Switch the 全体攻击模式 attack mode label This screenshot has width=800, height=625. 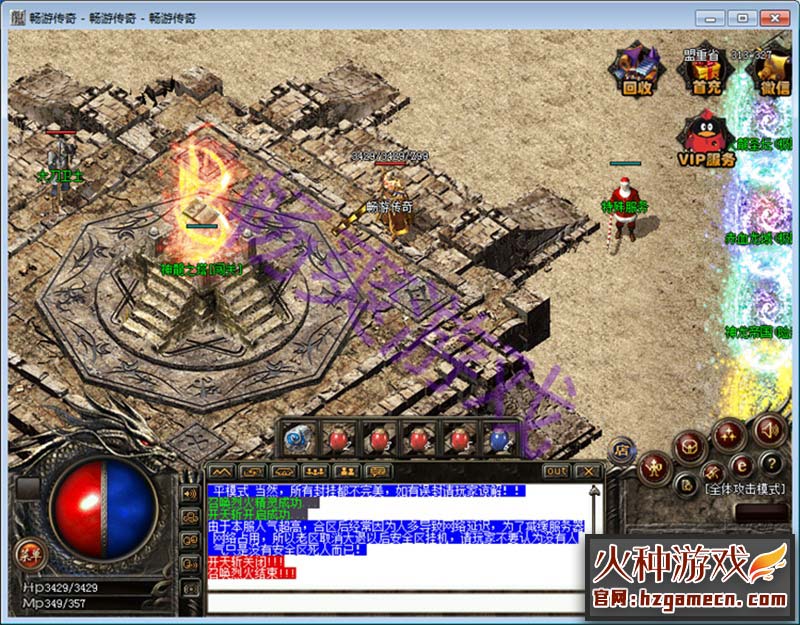[746, 490]
